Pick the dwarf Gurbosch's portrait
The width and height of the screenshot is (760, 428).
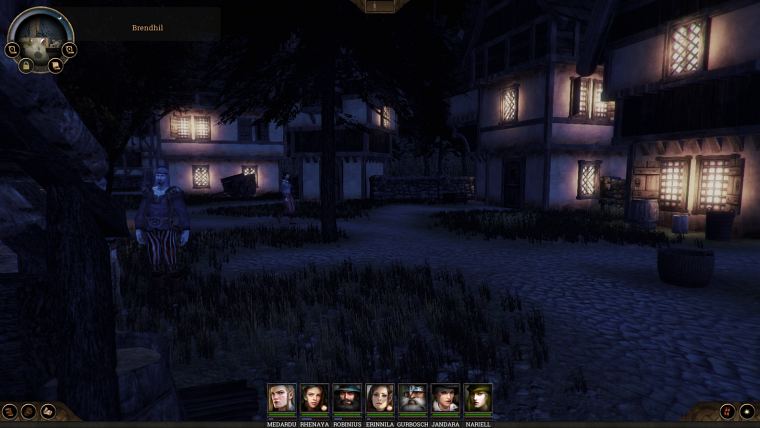click(412, 398)
